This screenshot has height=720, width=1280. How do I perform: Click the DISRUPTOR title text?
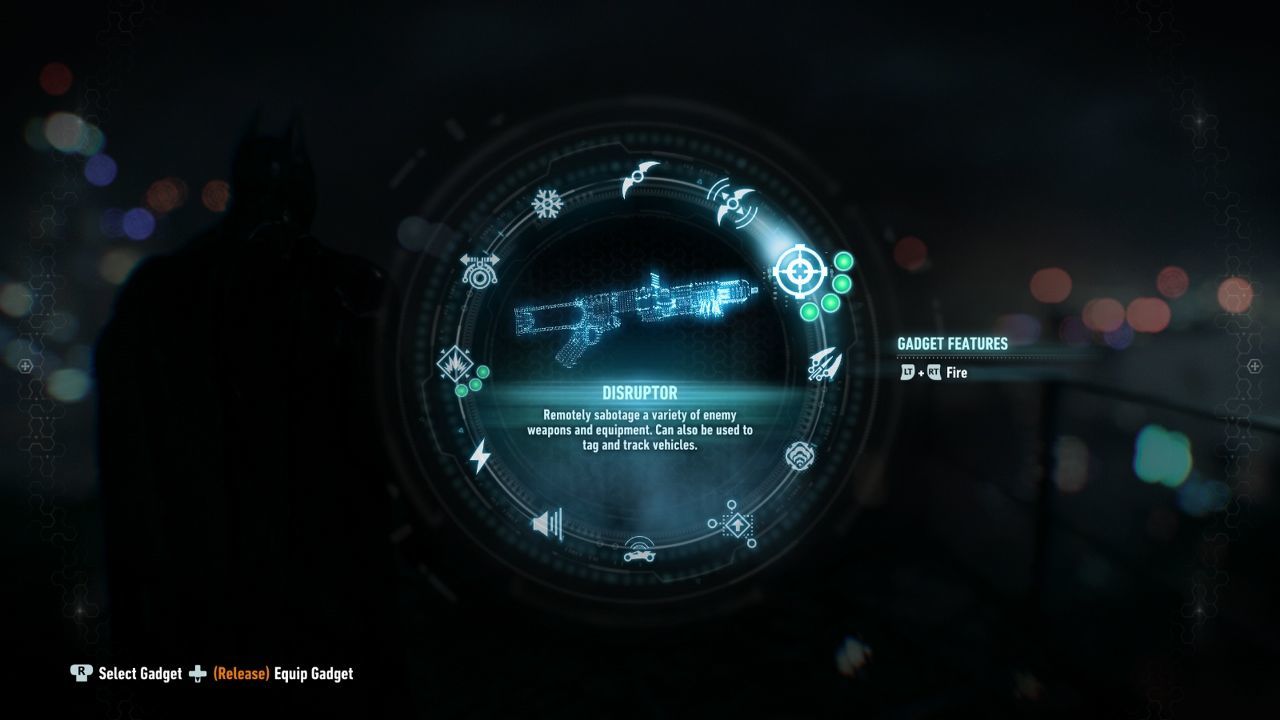pos(639,392)
